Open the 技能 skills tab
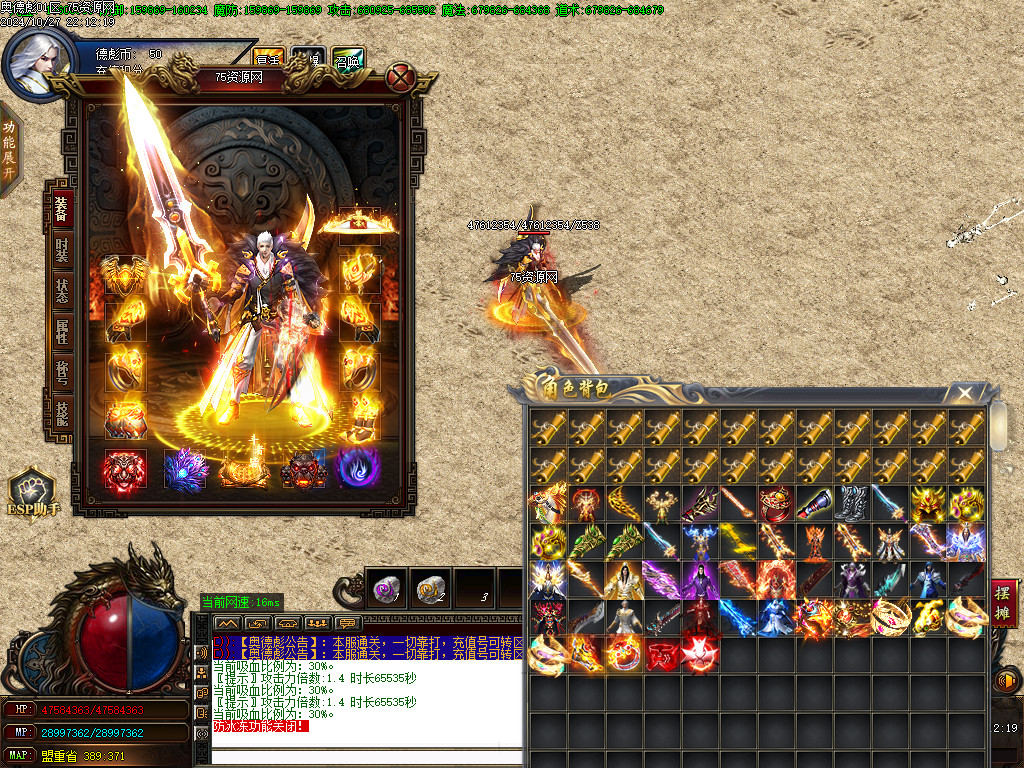This screenshot has height=768, width=1024. tap(62, 414)
